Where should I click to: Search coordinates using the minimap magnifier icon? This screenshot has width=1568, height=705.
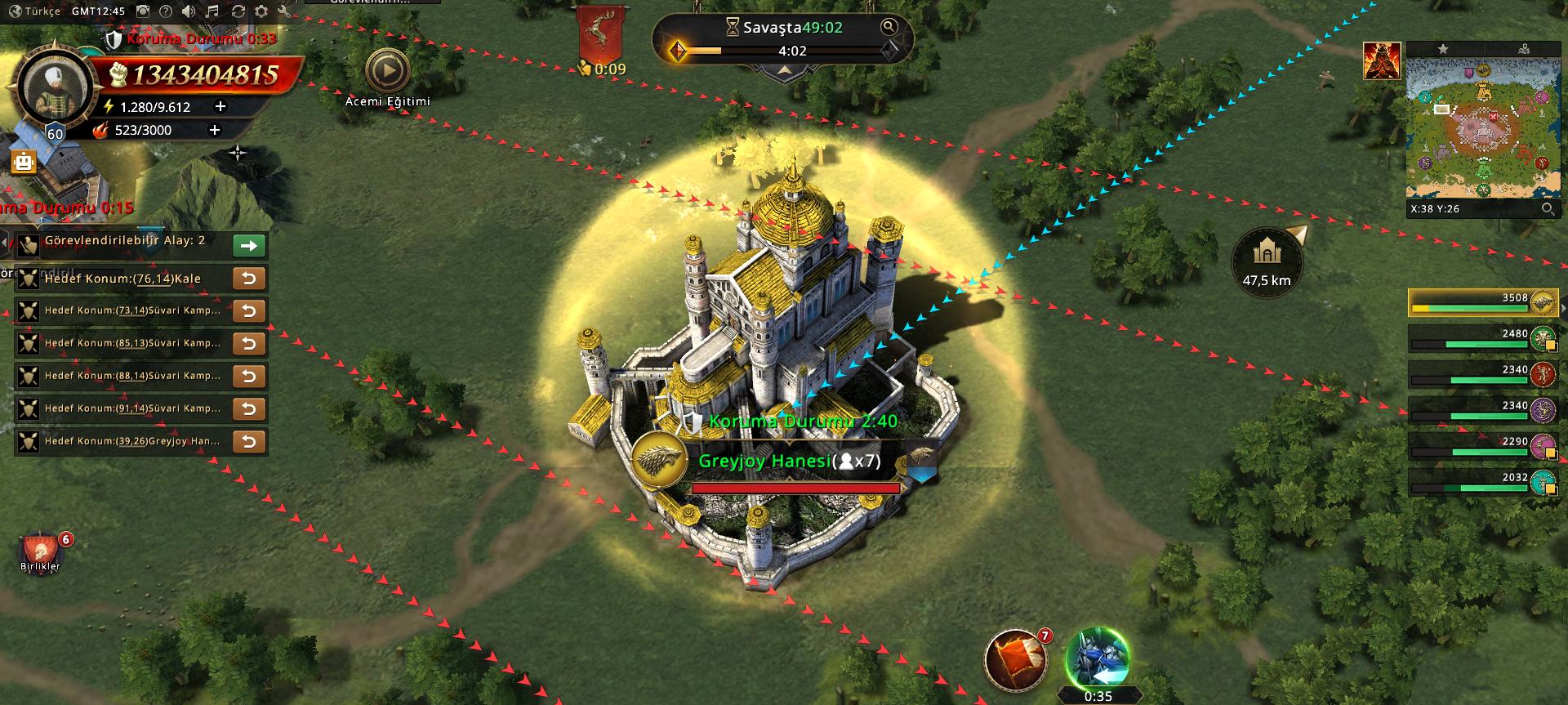coord(1547,209)
